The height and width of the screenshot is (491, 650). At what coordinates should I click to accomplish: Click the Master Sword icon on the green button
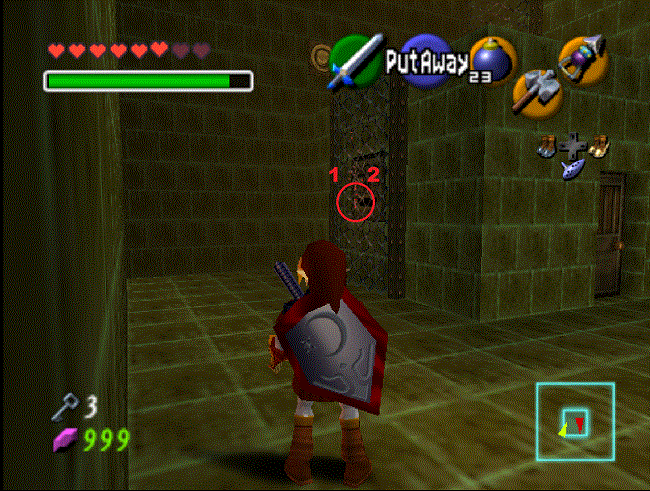pos(356,59)
